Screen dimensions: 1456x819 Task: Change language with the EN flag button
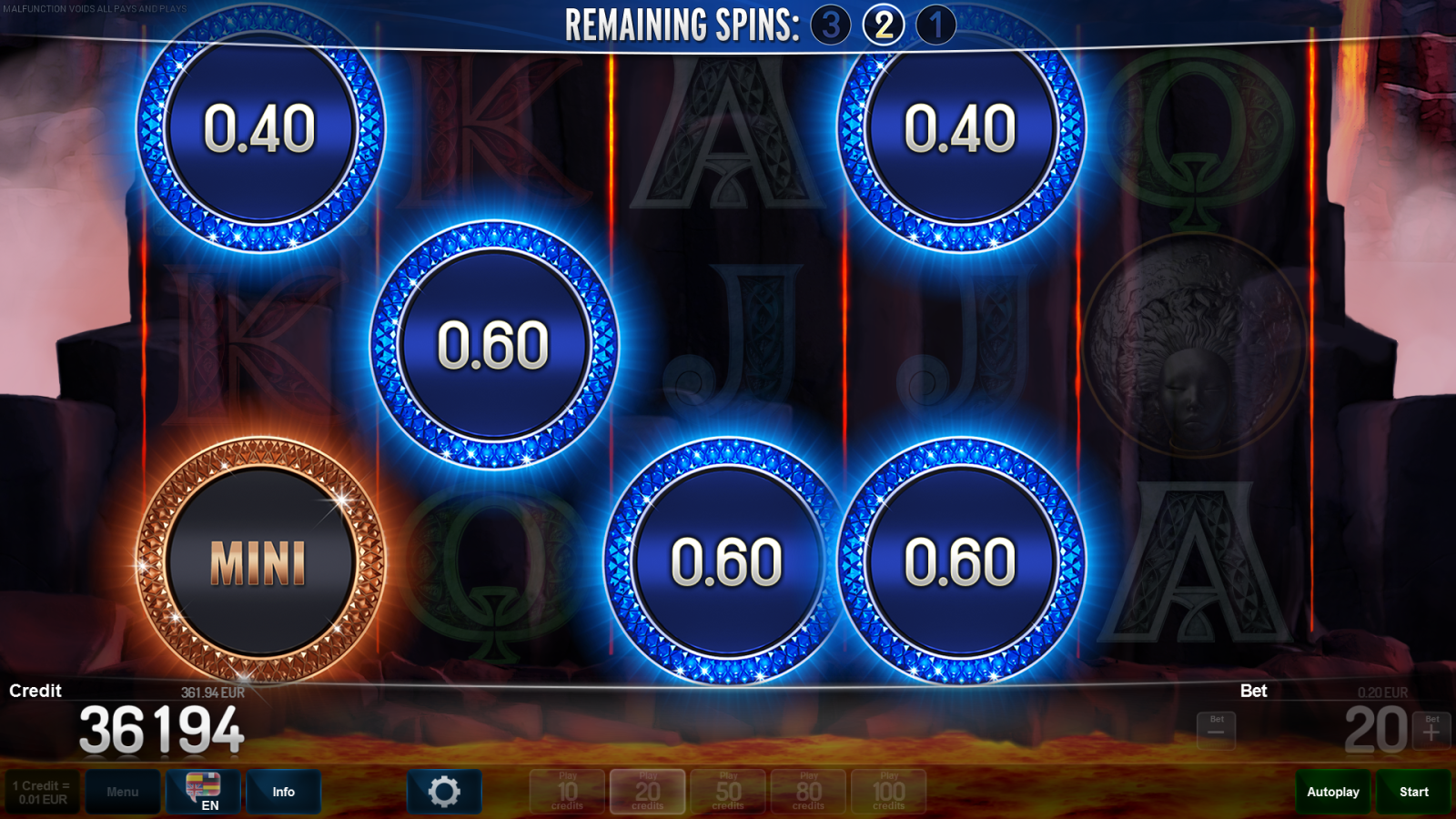click(x=204, y=792)
